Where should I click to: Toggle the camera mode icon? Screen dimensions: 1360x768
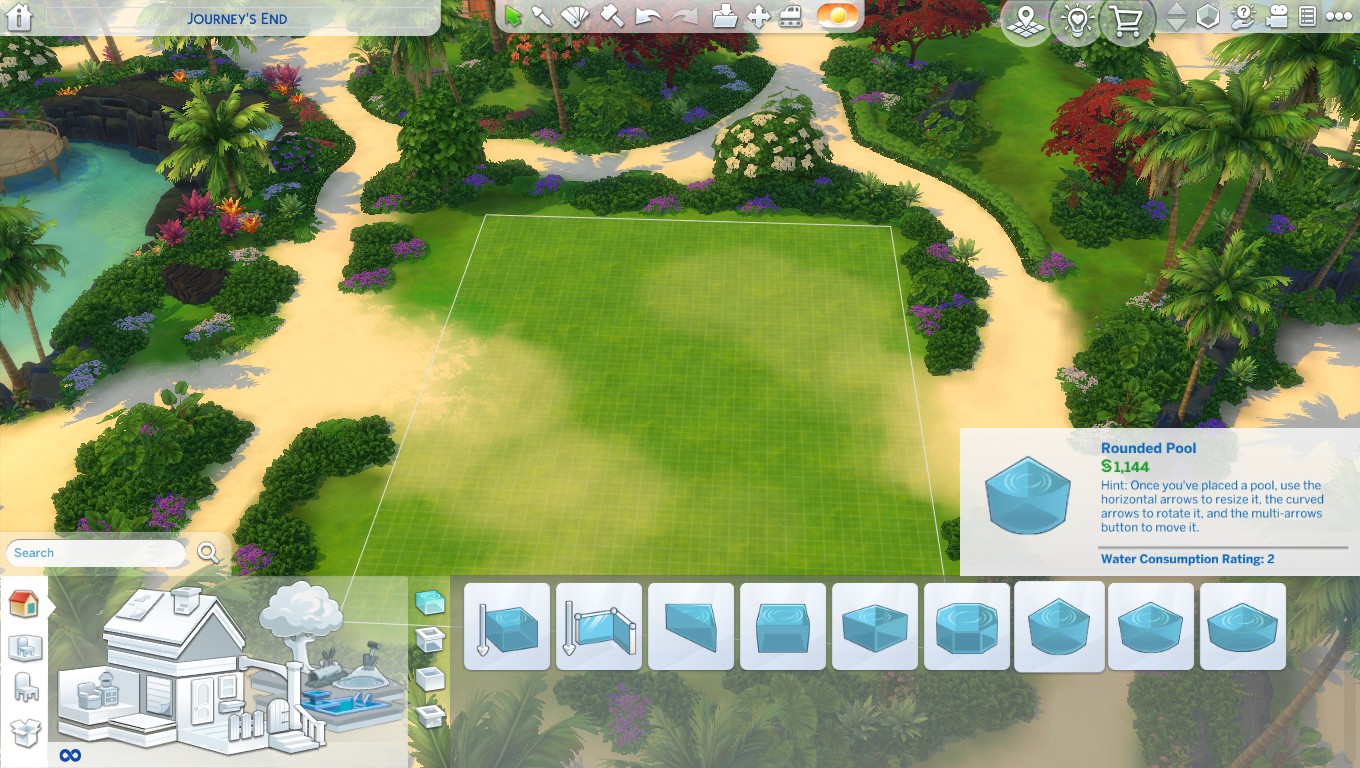[1275, 16]
